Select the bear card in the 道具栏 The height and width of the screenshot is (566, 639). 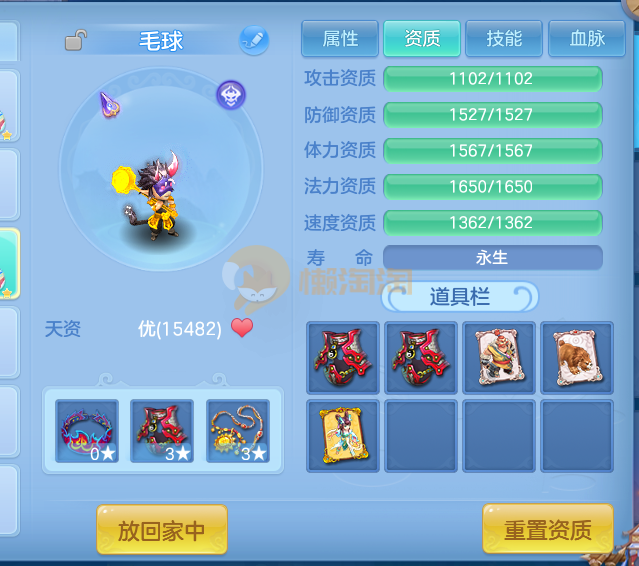577,357
